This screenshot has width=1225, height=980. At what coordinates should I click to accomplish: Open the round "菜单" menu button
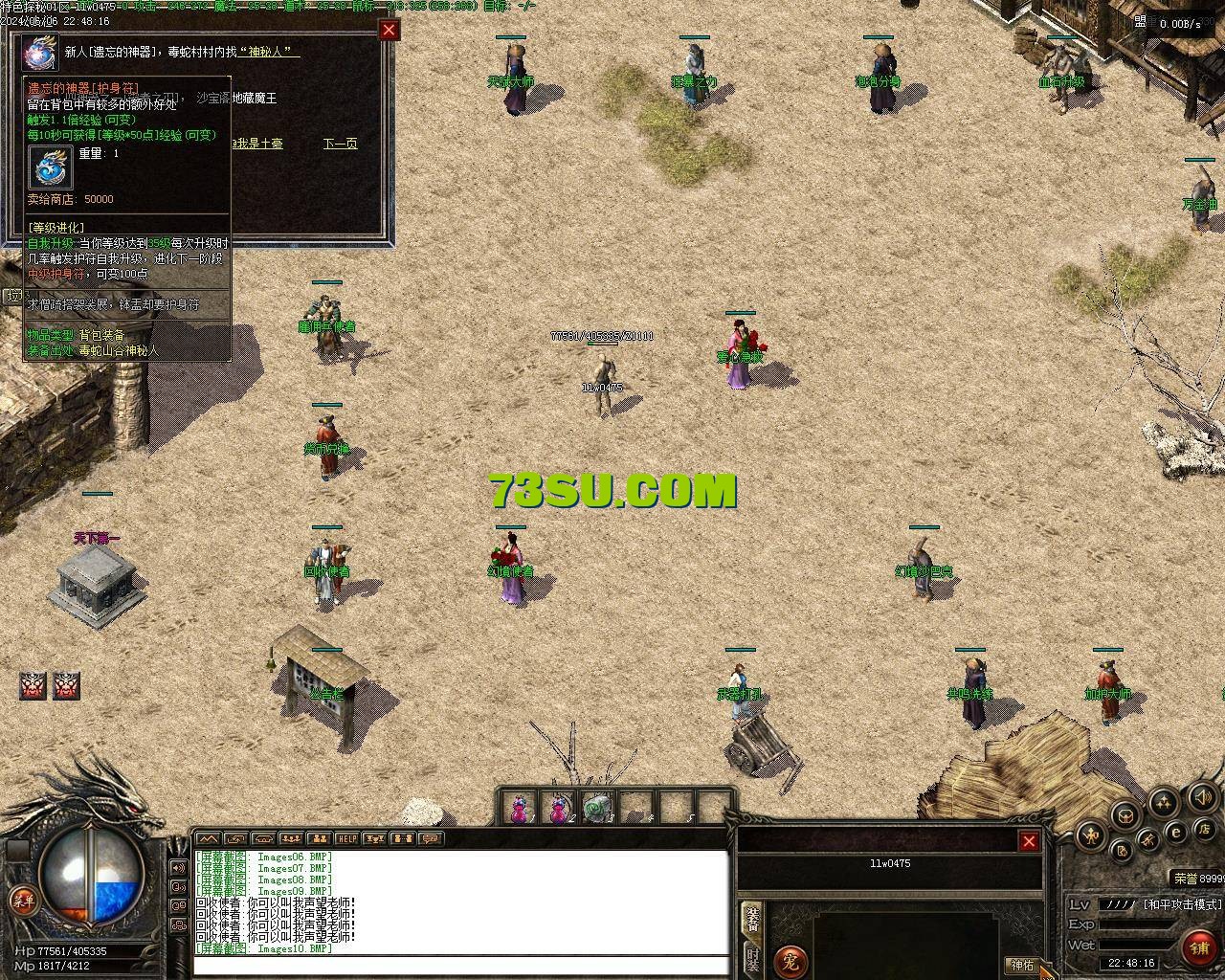(x=23, y=900)
